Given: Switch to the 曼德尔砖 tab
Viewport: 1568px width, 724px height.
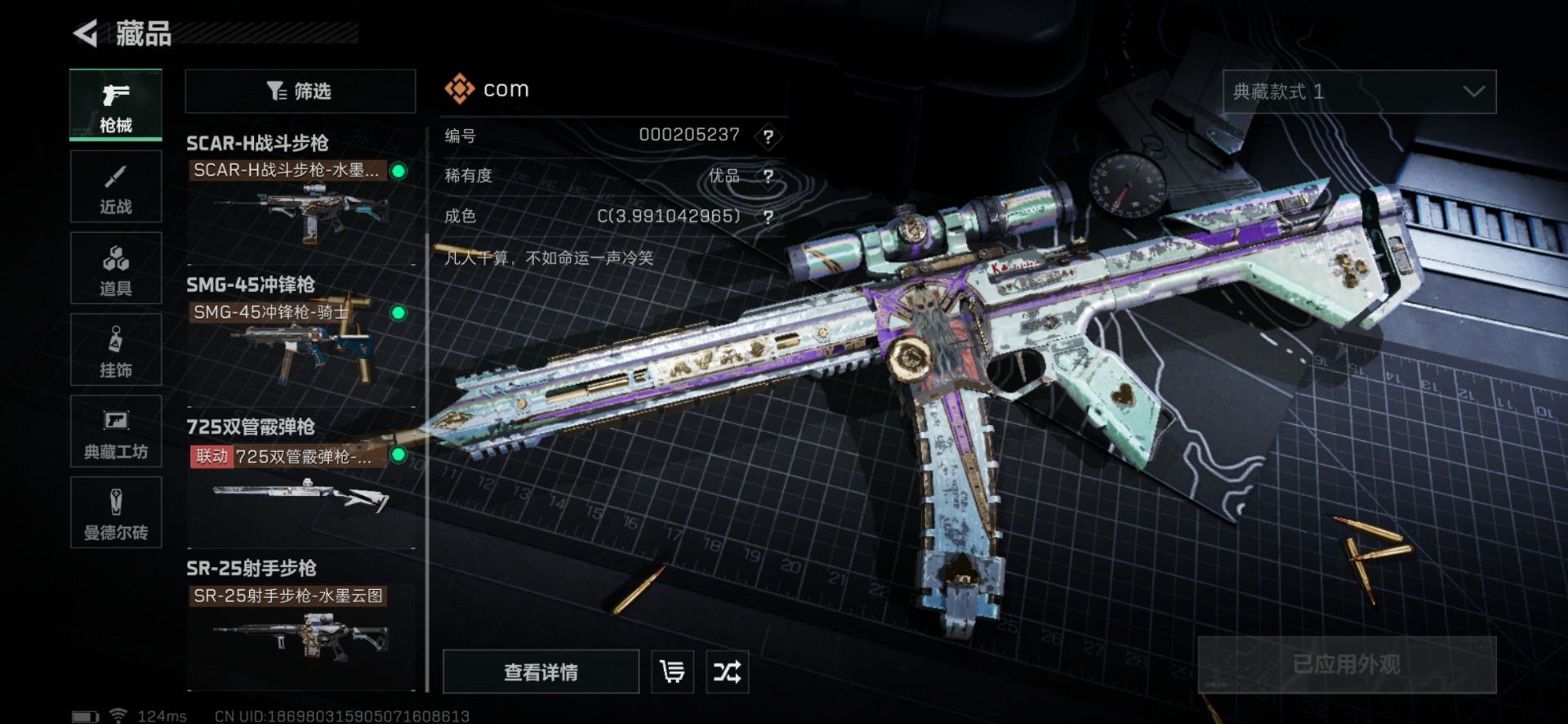Looking at the screenshot, I should click(116, 512).
